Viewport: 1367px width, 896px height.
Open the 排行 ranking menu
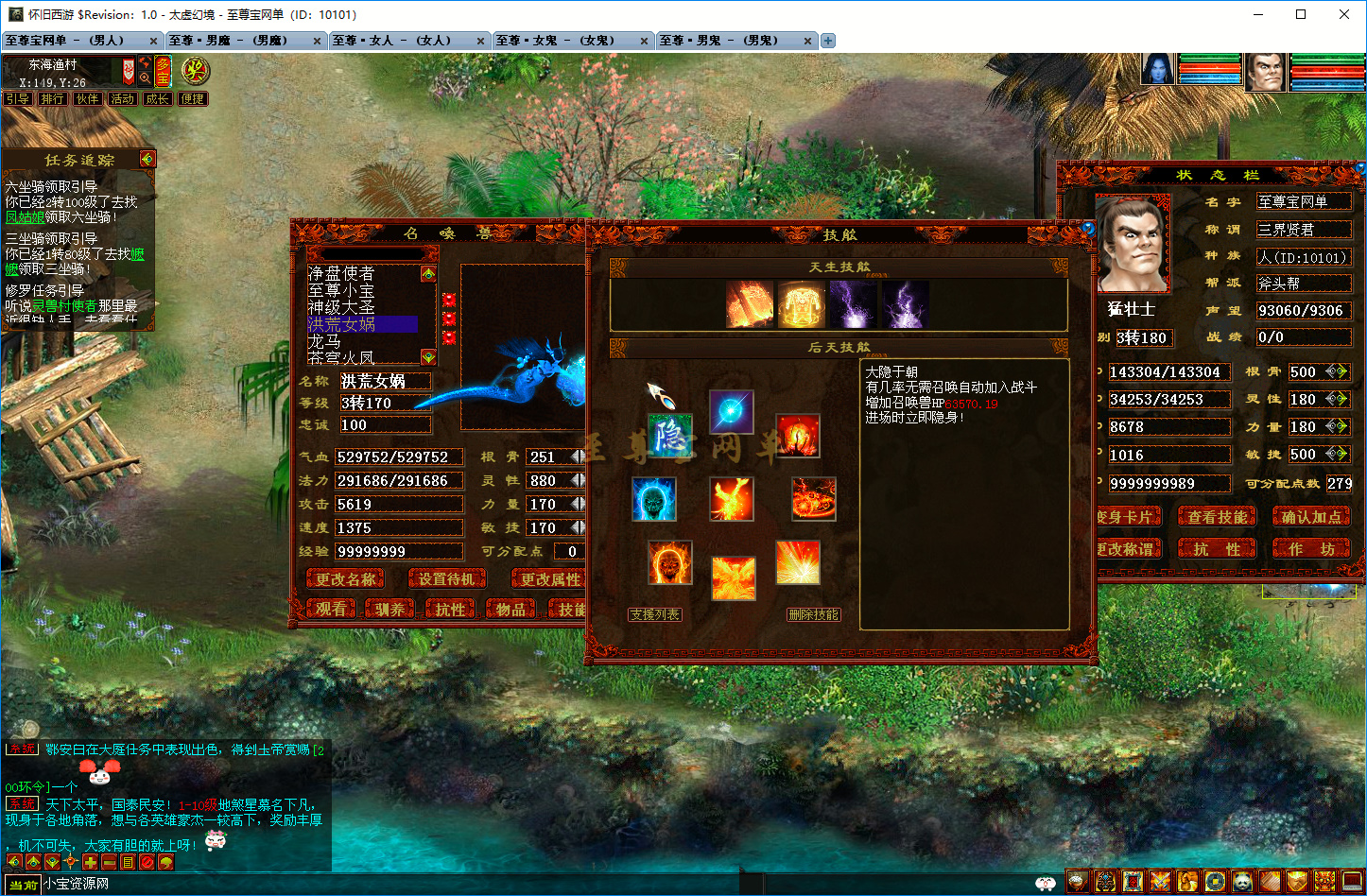point(53,98)
